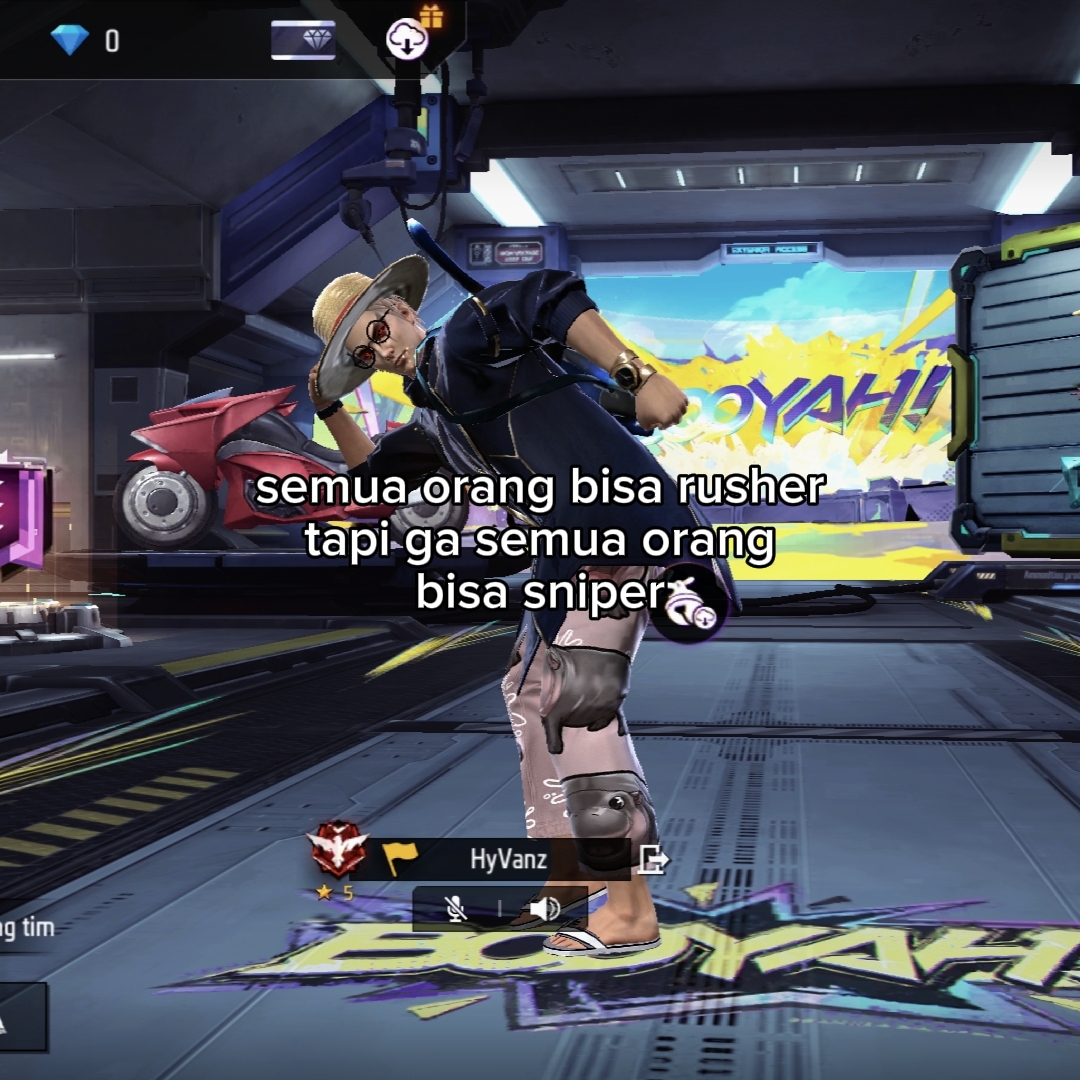This screenshot has height=1080, width=1080.
Task: Download the round emote icon
Action: [x=689, y=604]
